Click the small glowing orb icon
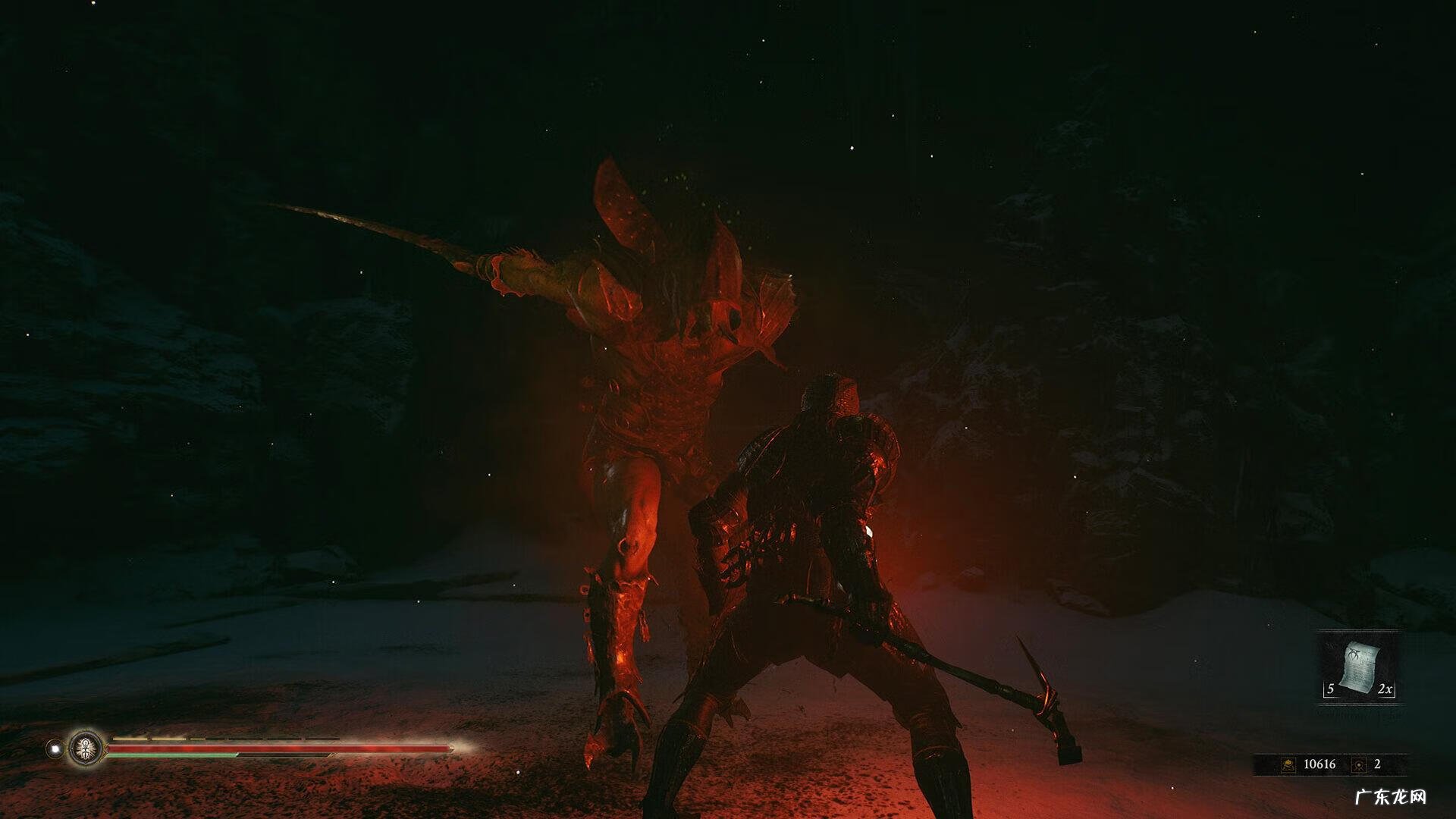Viewport: 1456px width, 819px height. point(54,748)
